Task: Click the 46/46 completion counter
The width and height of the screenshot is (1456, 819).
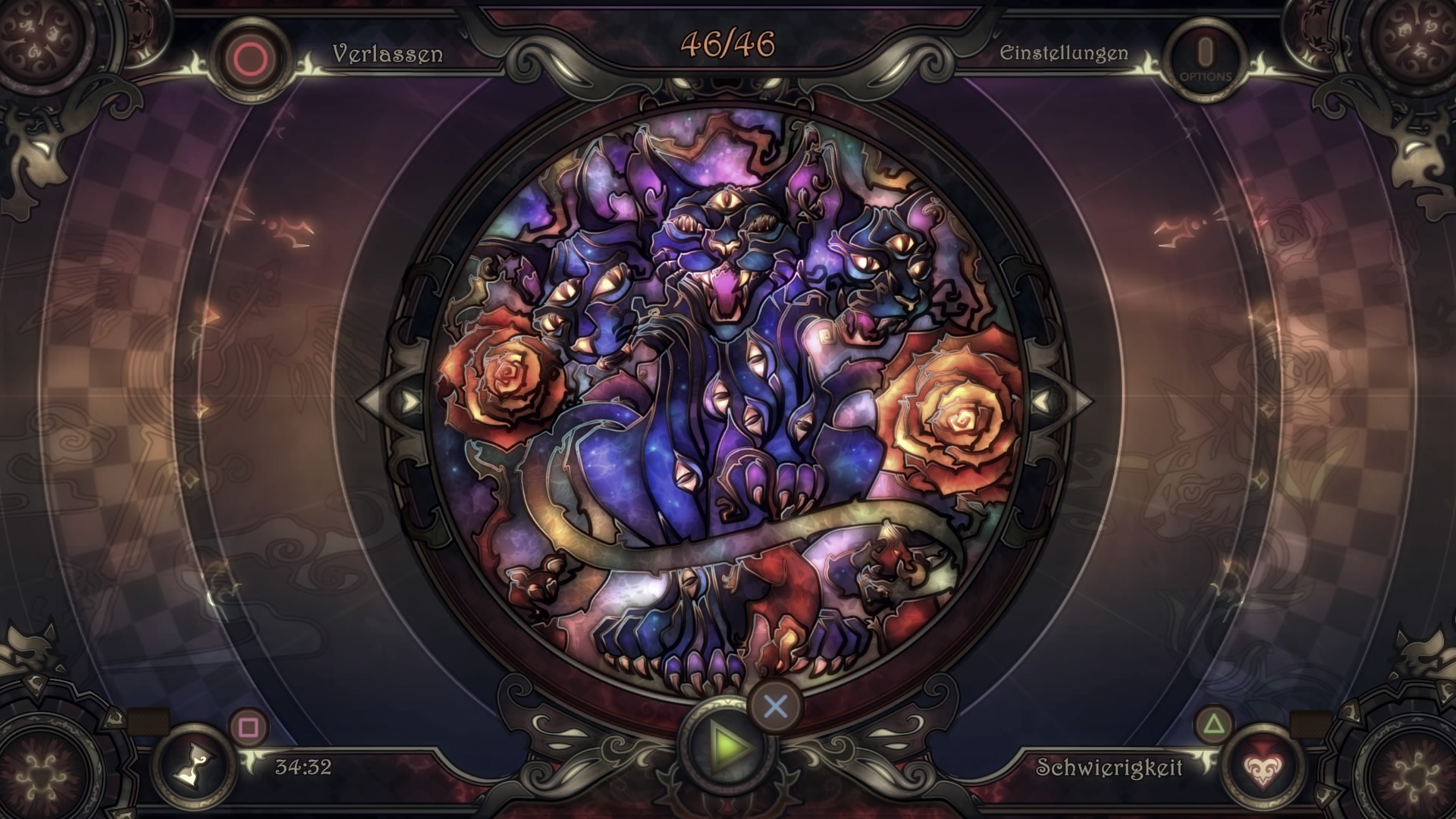Action: 727,45
